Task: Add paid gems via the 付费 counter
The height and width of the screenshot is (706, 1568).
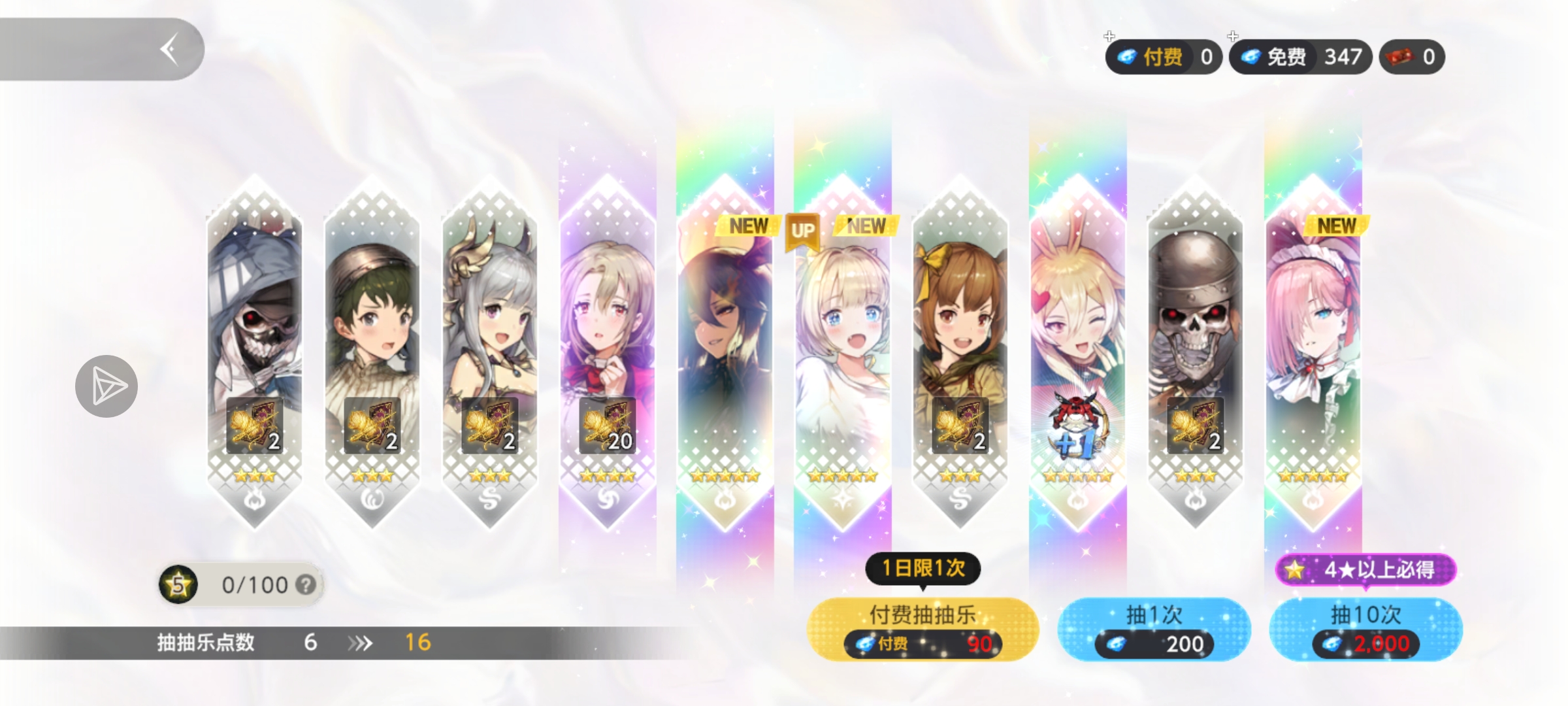Action: click(1163, 57)
